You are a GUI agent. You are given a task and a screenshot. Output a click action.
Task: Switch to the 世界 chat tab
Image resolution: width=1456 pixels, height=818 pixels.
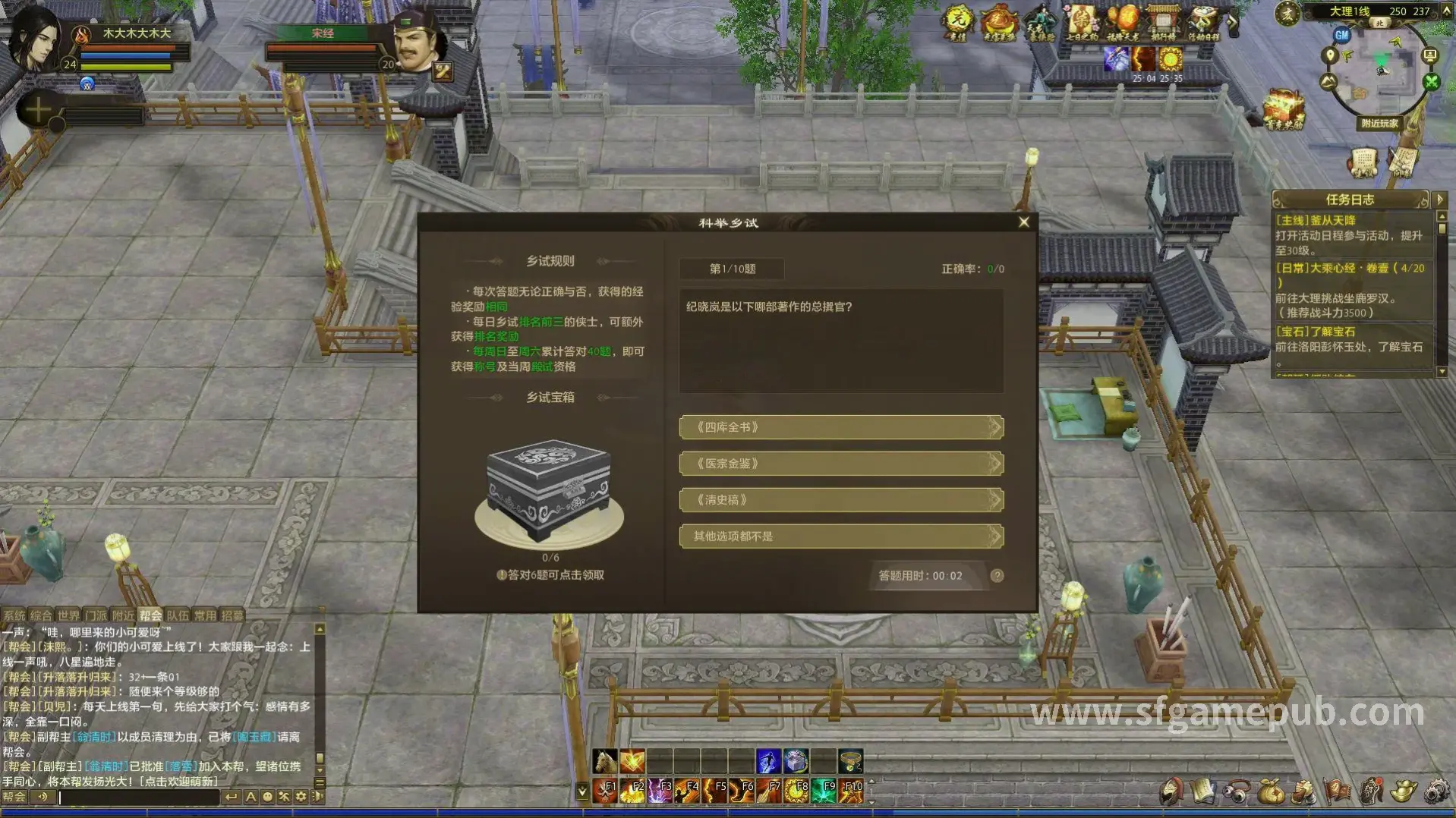(x=68, y=615)
